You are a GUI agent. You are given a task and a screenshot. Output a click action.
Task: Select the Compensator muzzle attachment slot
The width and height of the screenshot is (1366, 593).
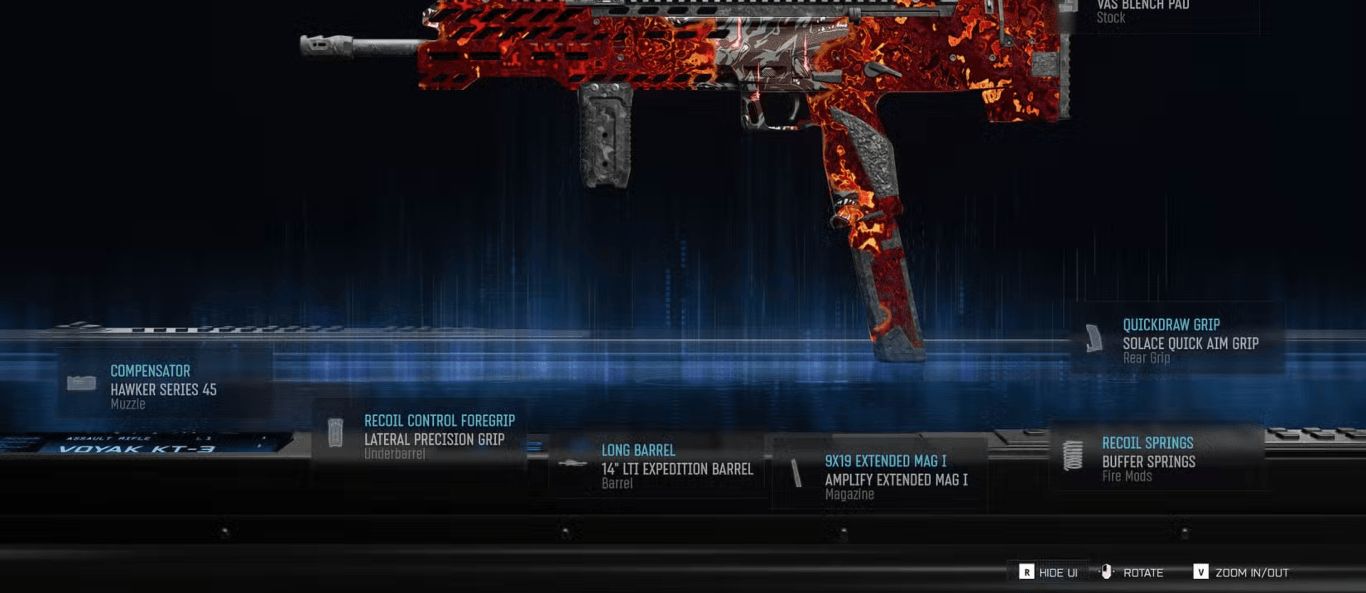click(x=163, y=386)
